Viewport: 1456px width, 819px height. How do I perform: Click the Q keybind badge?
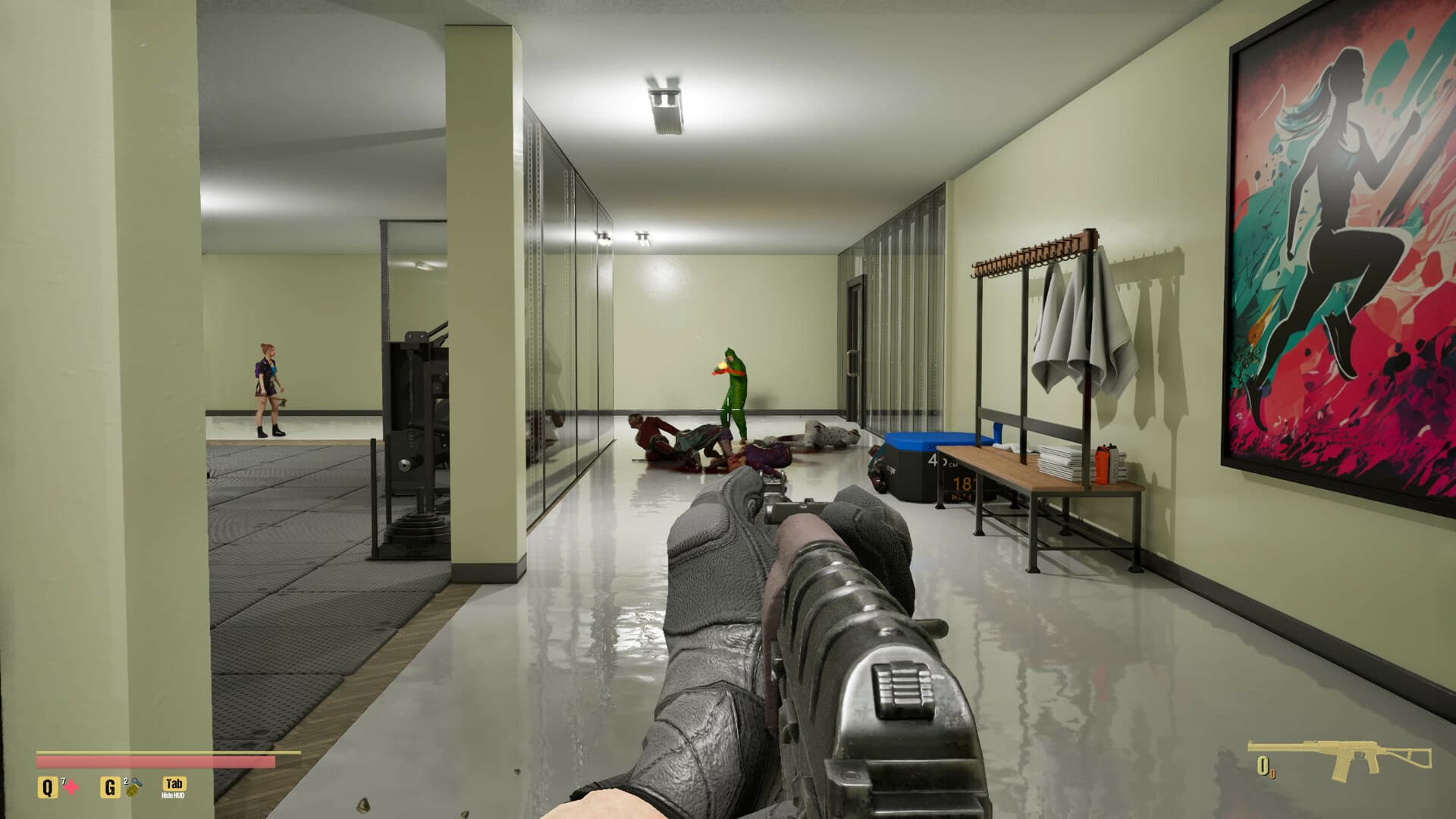pyautogui.click(x=47, y=786)
